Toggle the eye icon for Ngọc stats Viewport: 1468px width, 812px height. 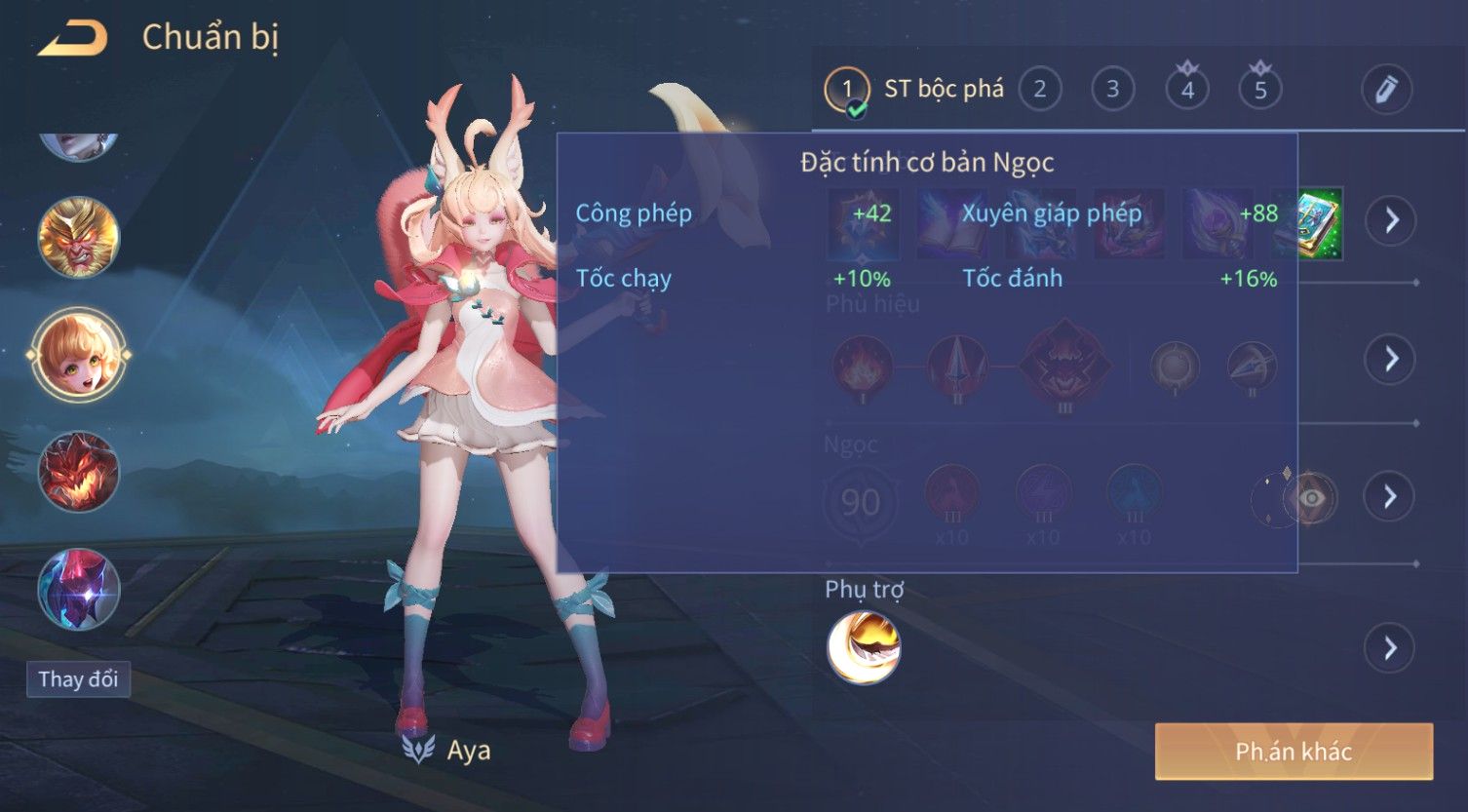[x=1312, y=498]
